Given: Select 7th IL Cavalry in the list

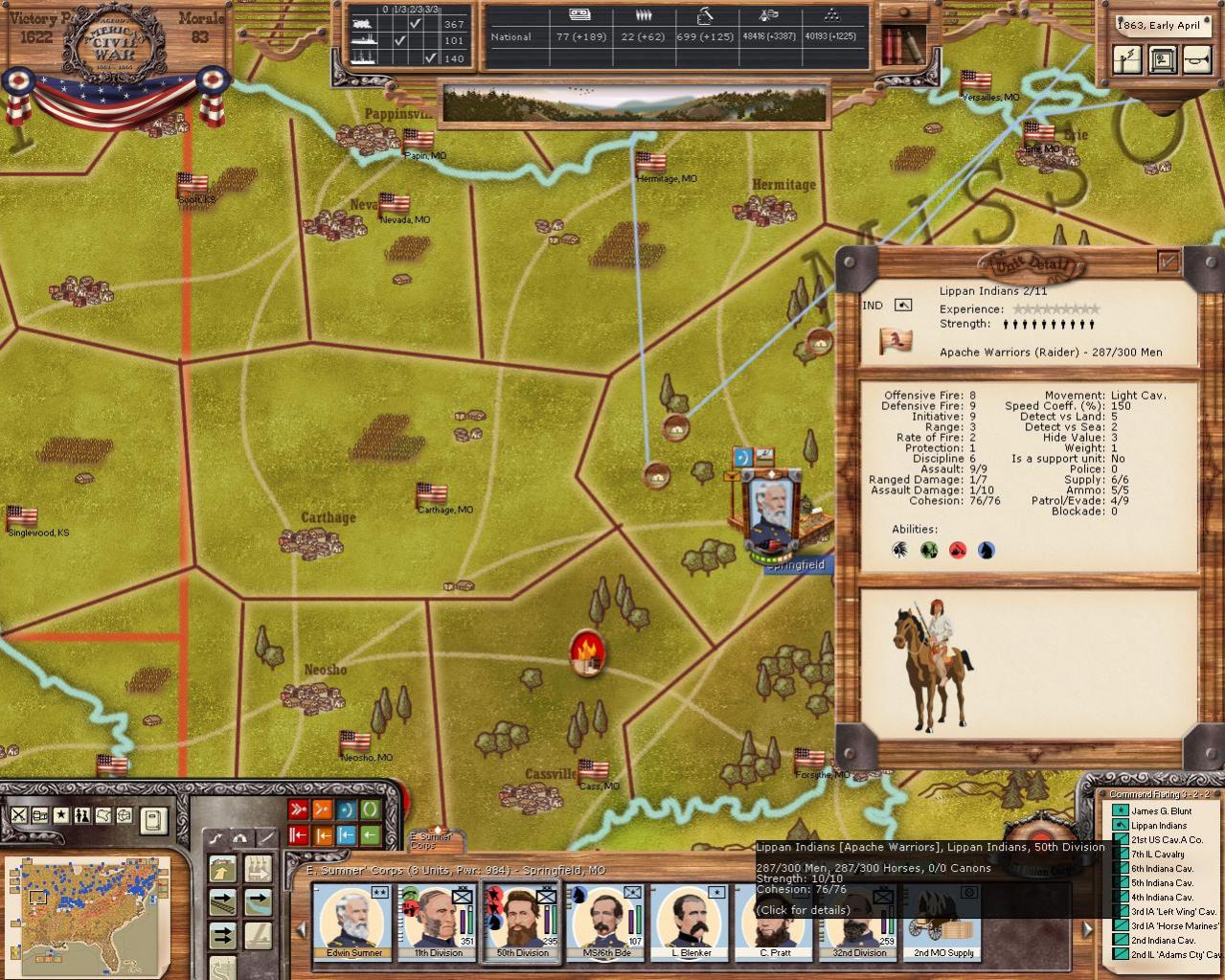Looking at the screenshot, I should [1157, 854].
